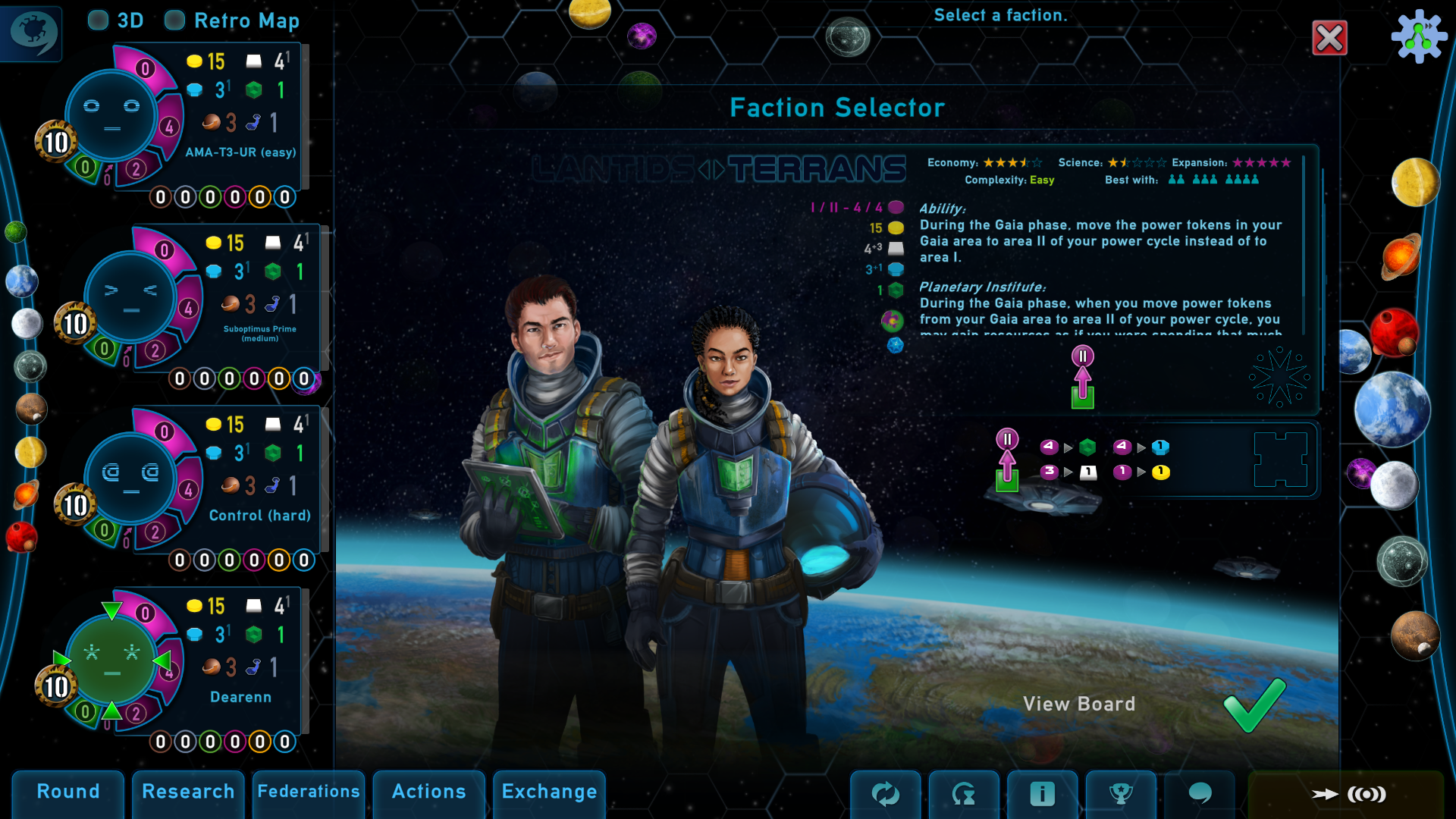This screenshot has width=1456, height=819.
Task: Switch to the Federations tab
Action: 309,792
